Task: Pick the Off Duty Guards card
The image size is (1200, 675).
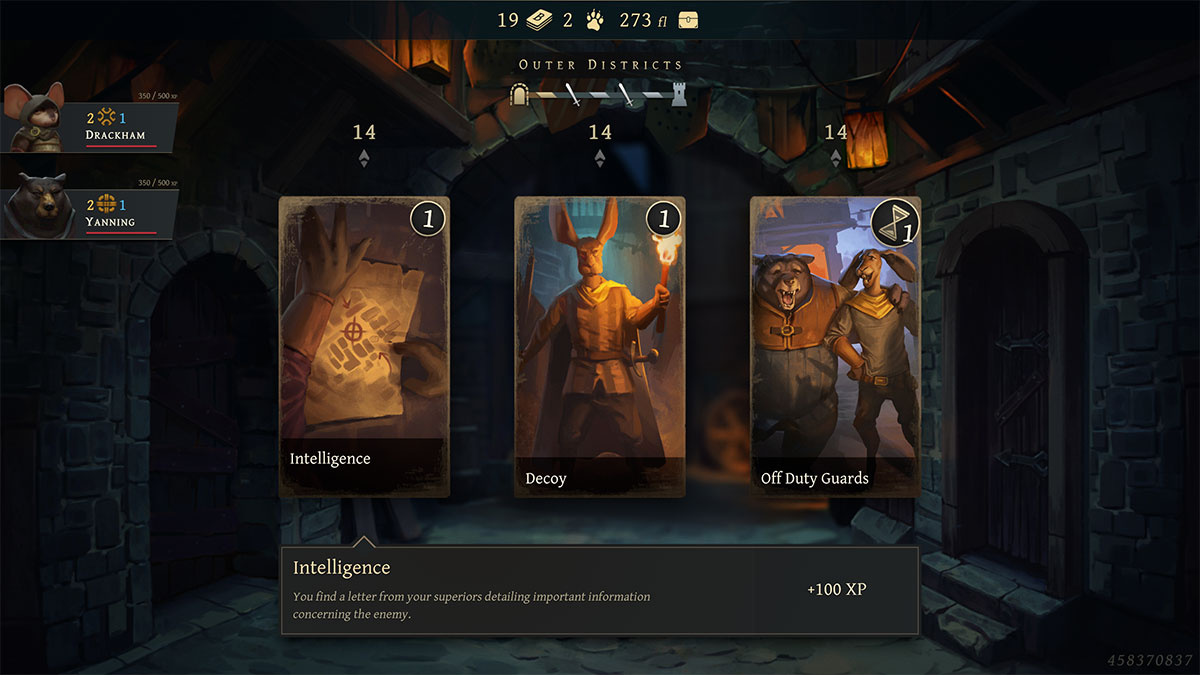Action: [x=835, y=346]
